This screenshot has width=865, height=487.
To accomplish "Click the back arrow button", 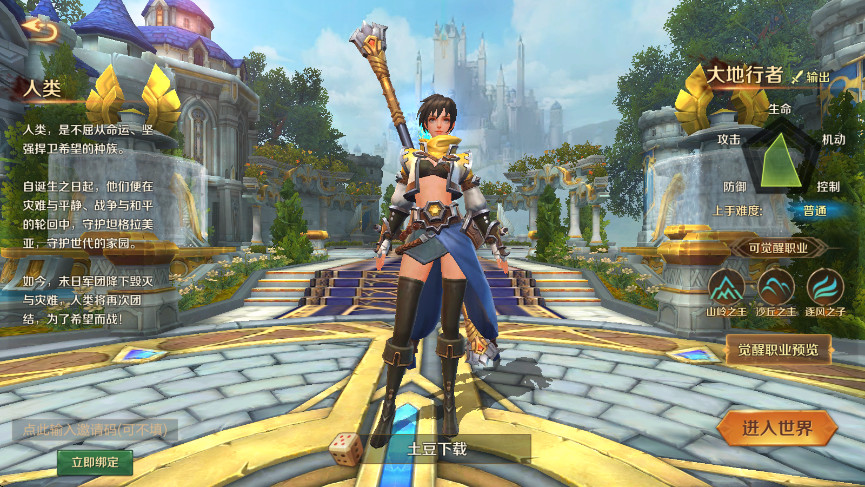I will pos(41,28).
